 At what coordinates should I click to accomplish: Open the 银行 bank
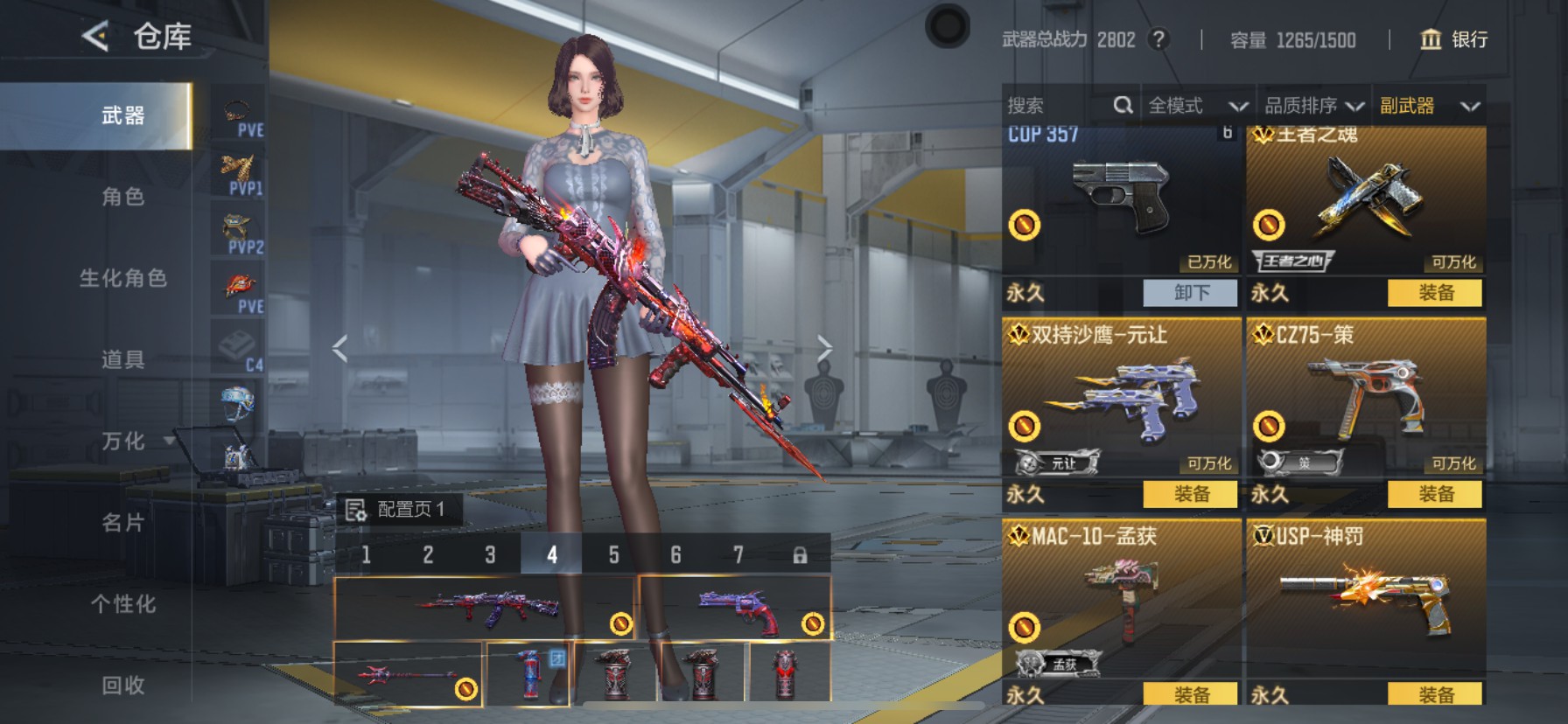pos(1453,39)
